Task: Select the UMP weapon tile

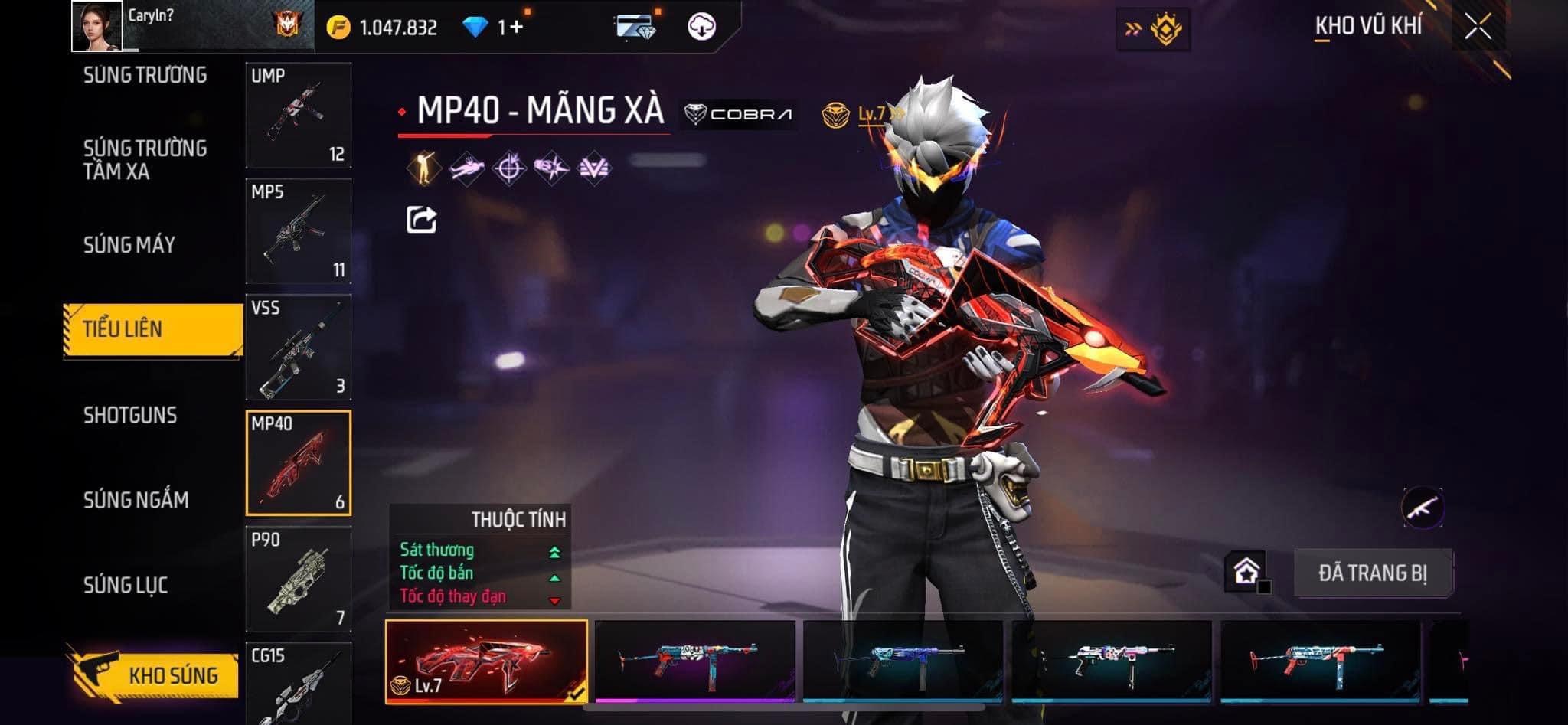Action: pyautogui.click(x=299, y=115)
